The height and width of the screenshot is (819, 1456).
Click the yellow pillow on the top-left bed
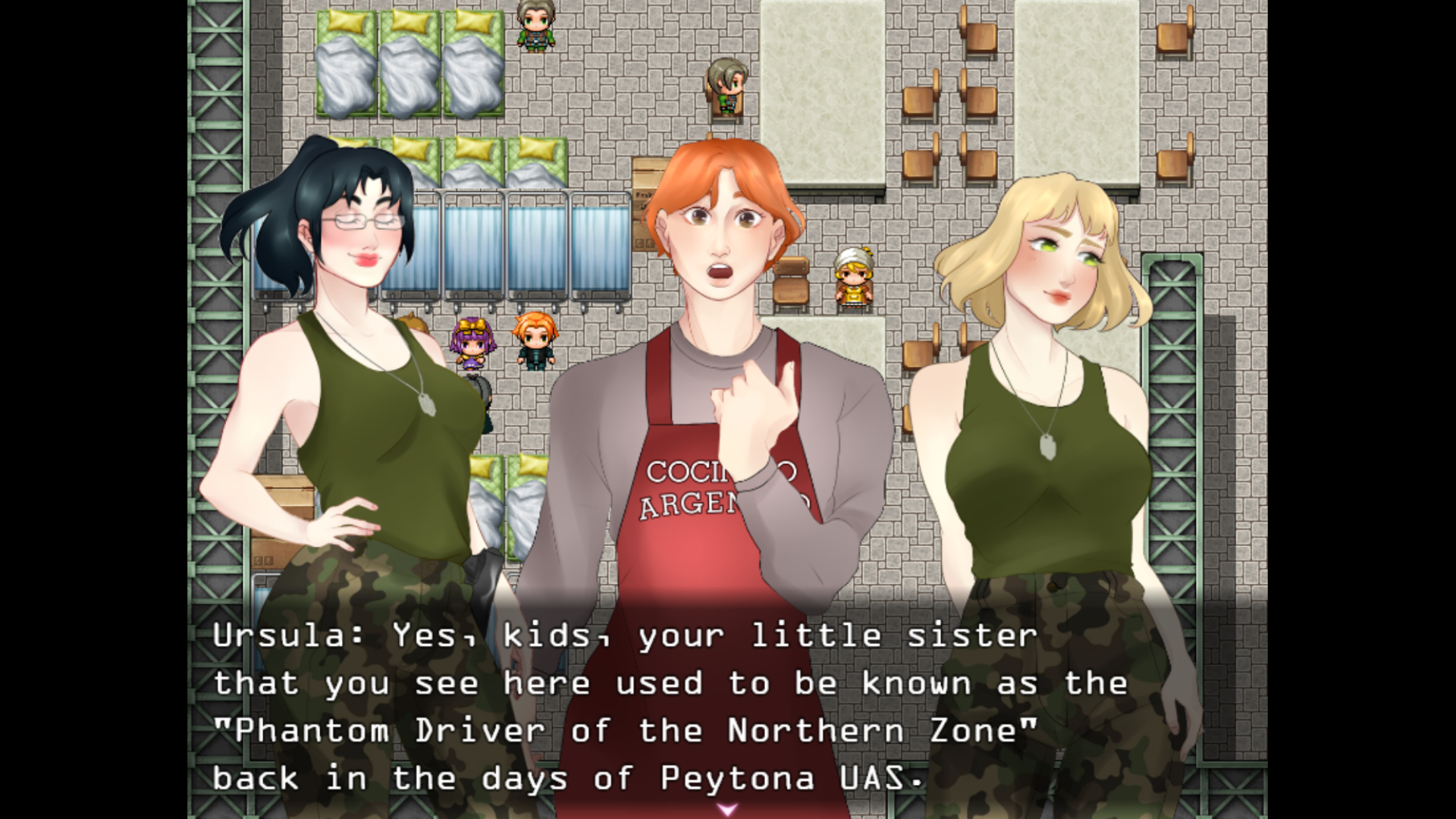(x=345, y=23)
